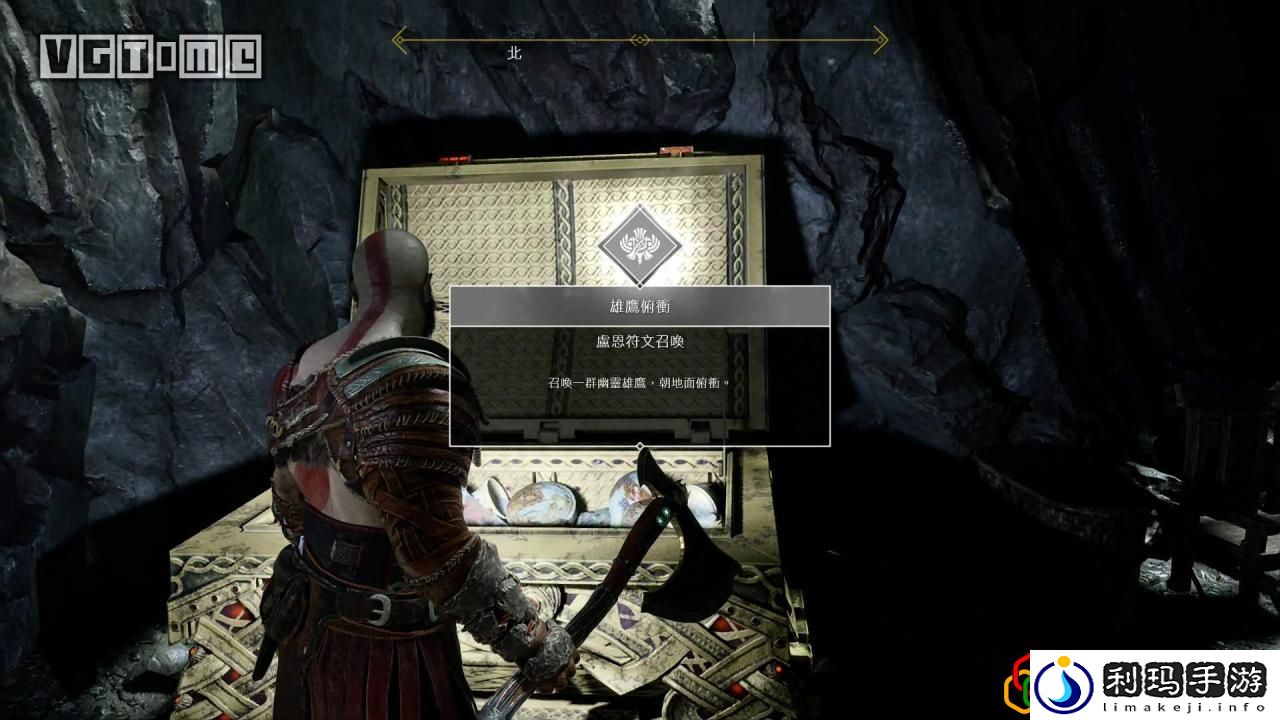Click the small diamond above the dialog title bar
Viewport: 1280px width, 720px height.
(x=640, y=287)
